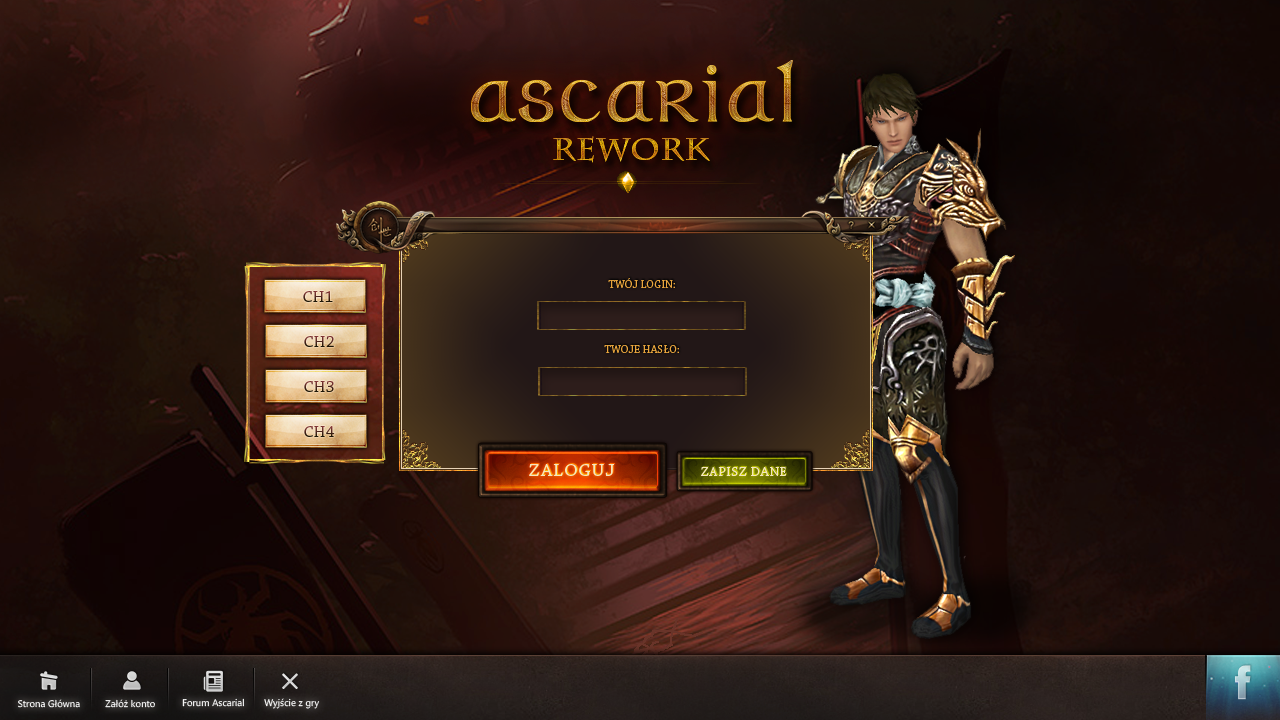Click the TWOJE HASŁO password field
This screenshot has width=1280, height=720.
(641, 381)
